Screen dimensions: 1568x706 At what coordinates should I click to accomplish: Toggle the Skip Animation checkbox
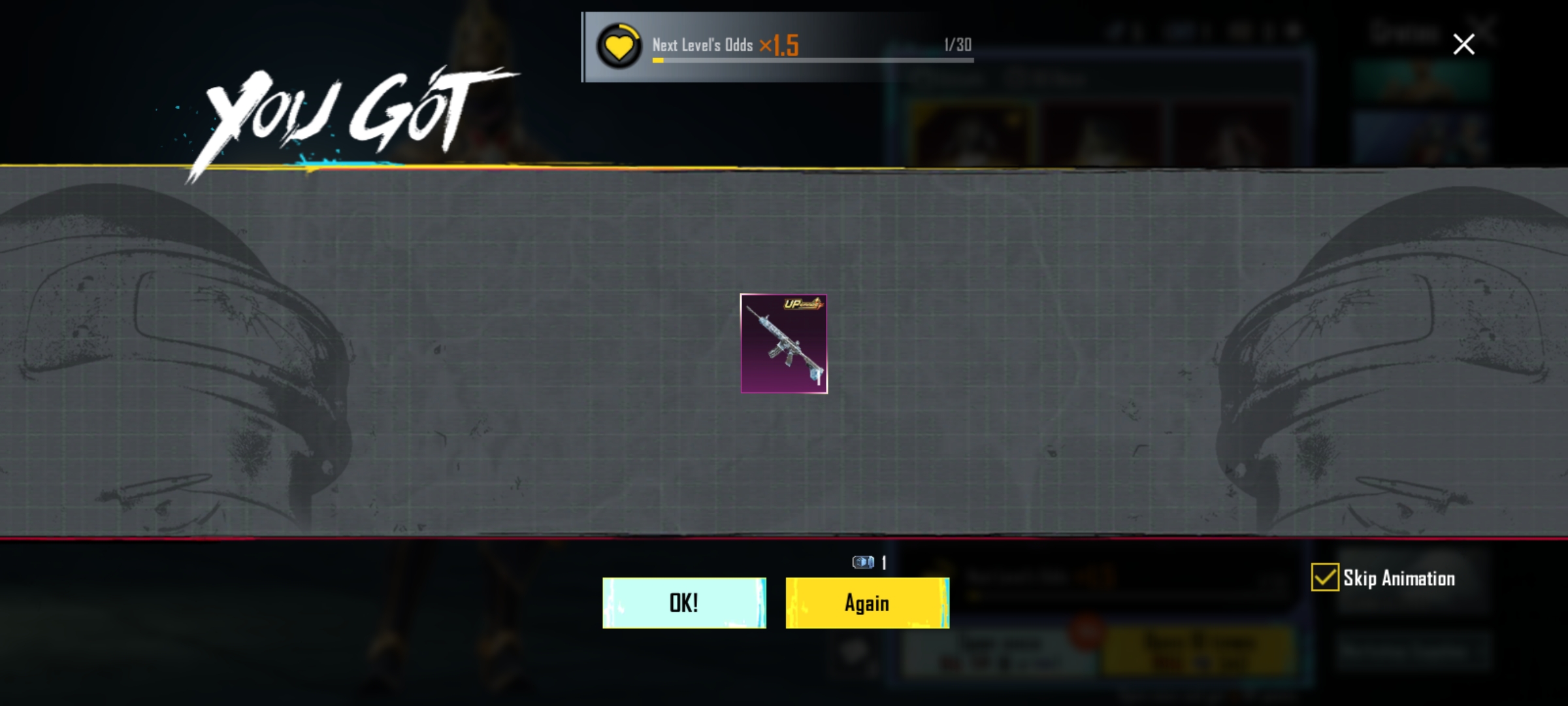pos(1325,578)
